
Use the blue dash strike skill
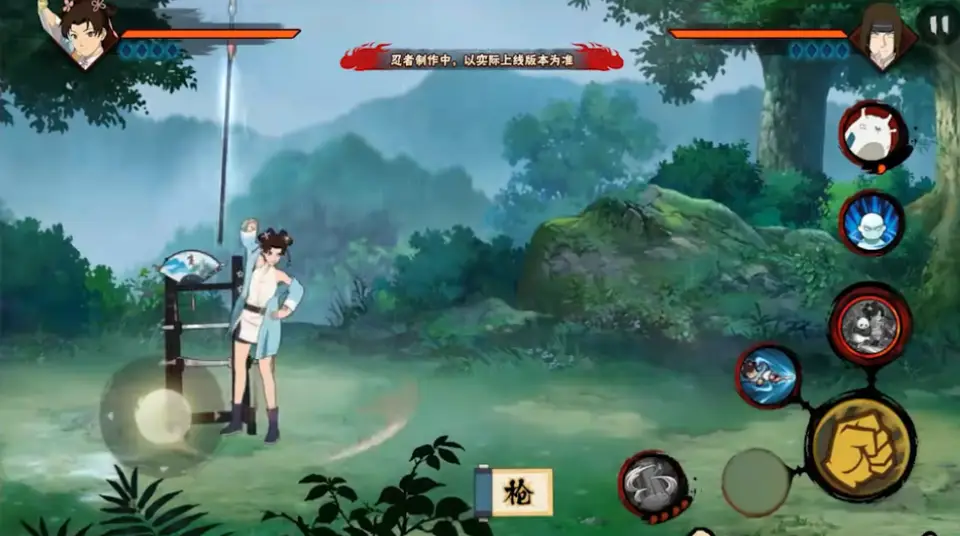pyautogui.click(x=767, y=376)
